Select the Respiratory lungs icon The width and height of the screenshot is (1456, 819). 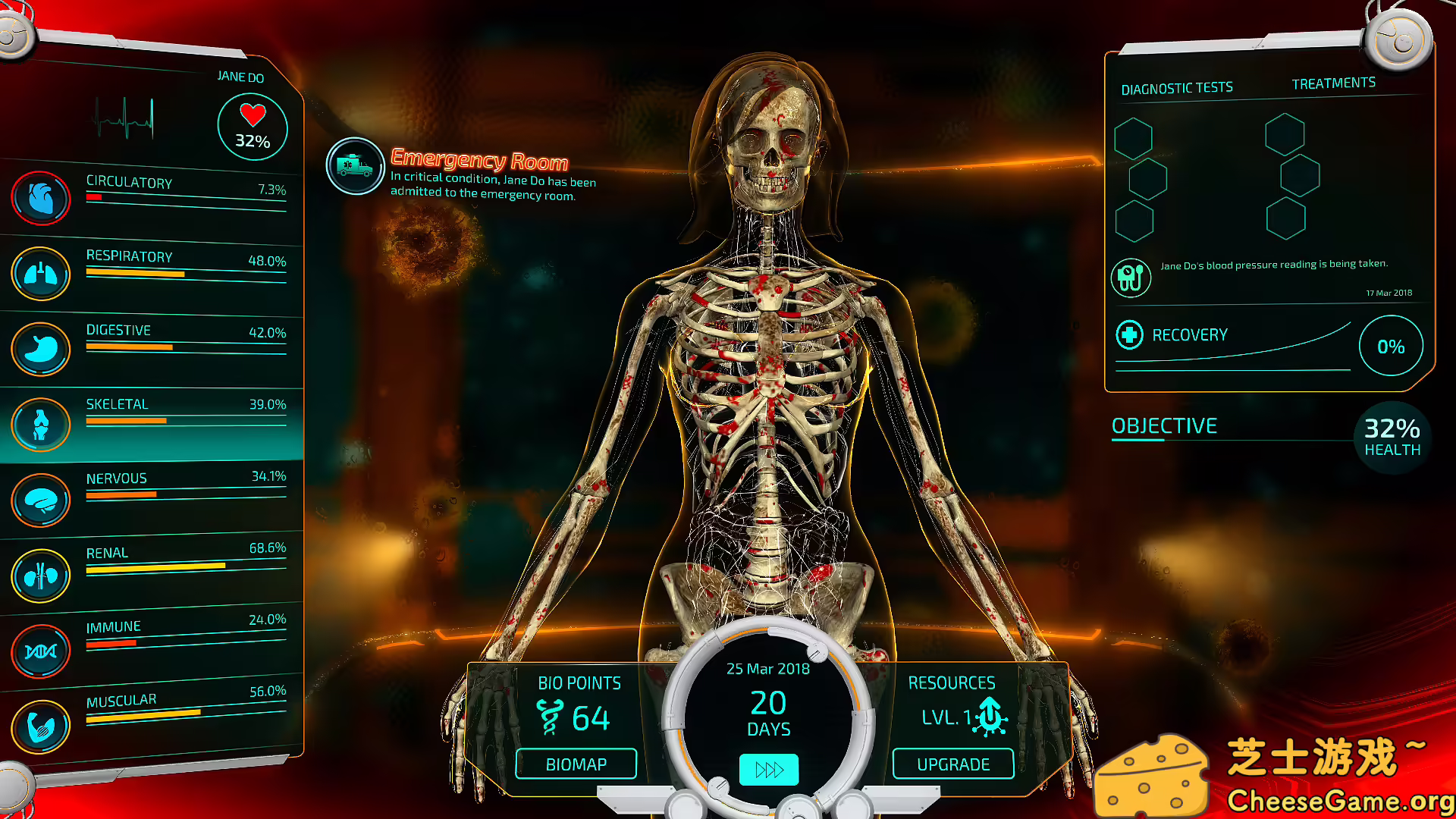tap(41, 274)
